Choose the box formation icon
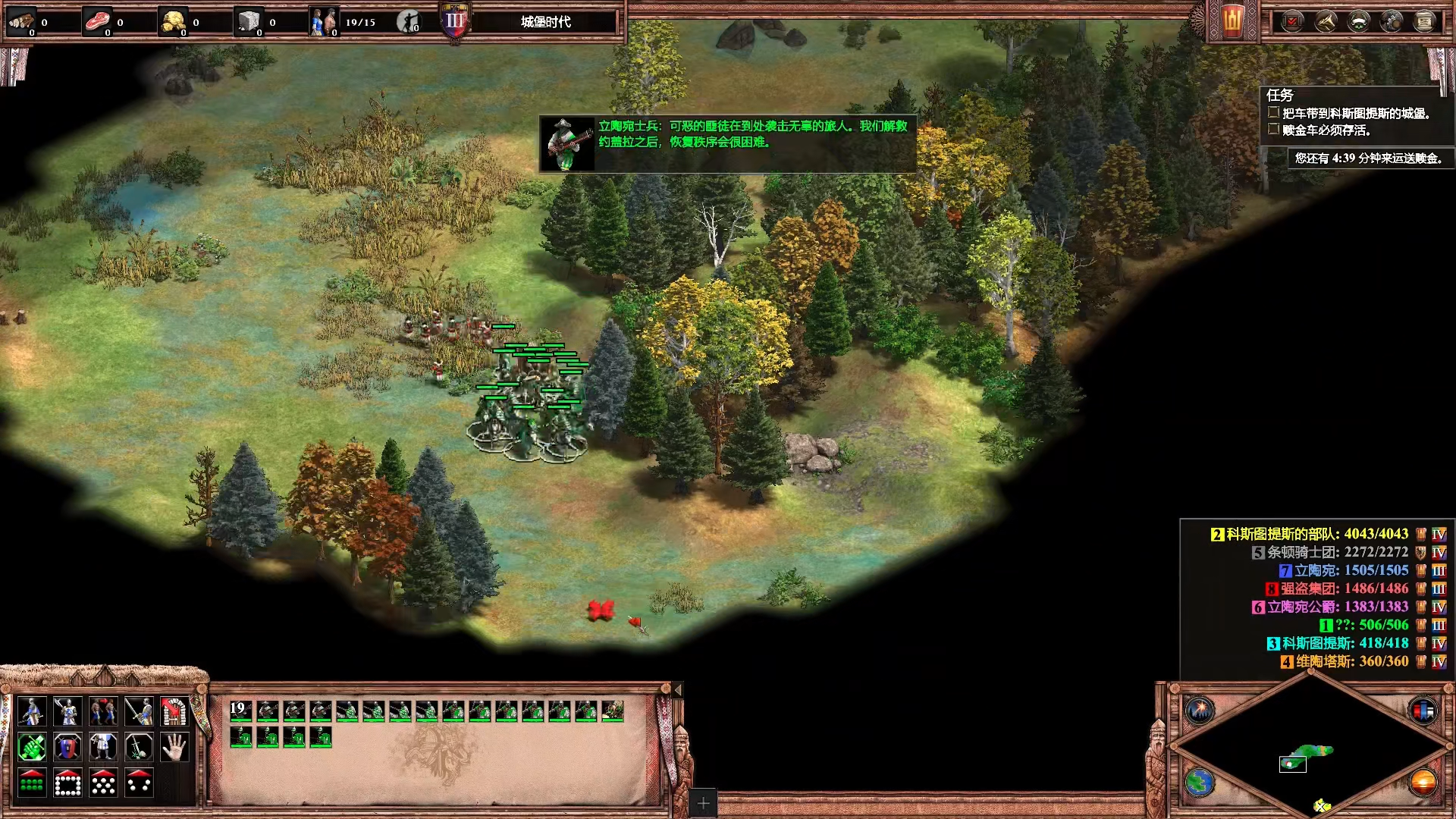This screenshot has width=1456, height=819. click(67, 783)
